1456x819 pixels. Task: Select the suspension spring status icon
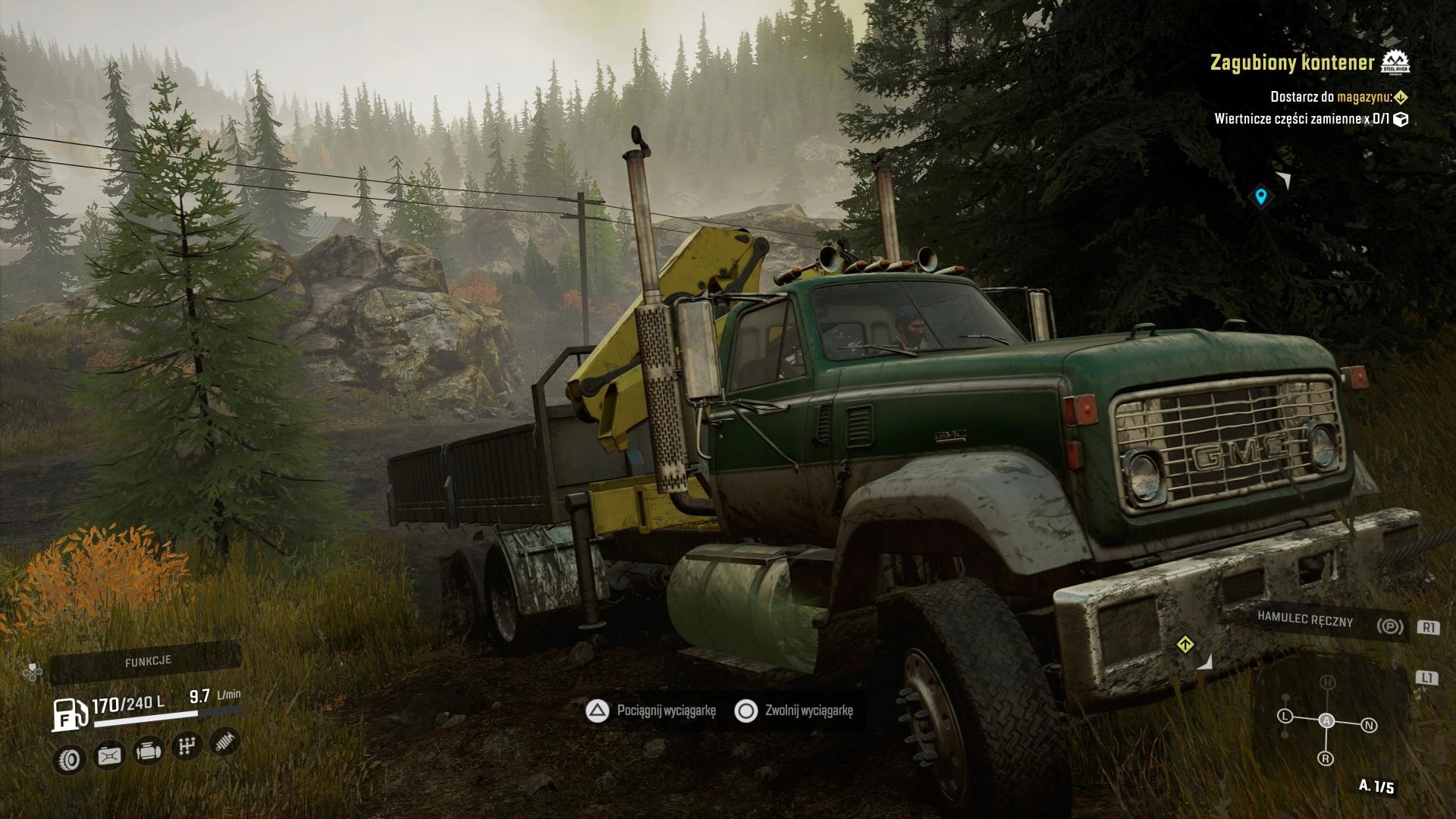coord(224,741)
